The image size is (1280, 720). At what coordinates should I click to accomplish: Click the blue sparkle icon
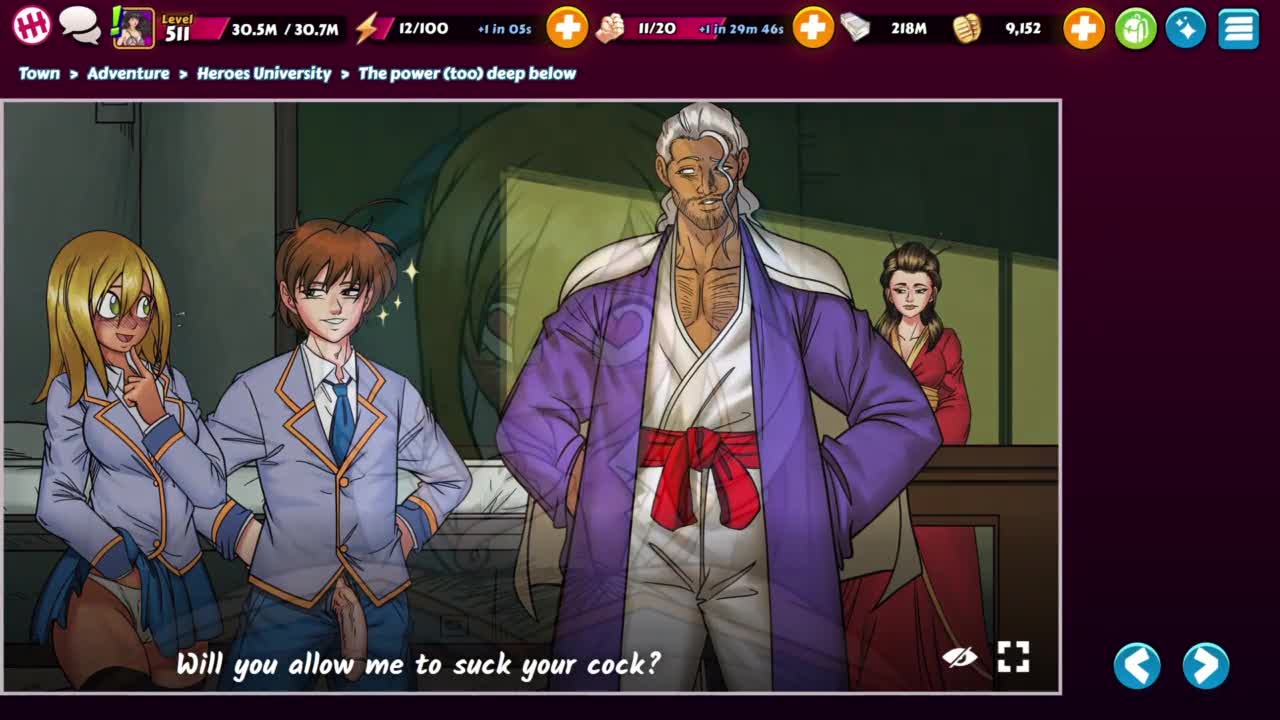pyautogui.click(x=1186, y=28)
